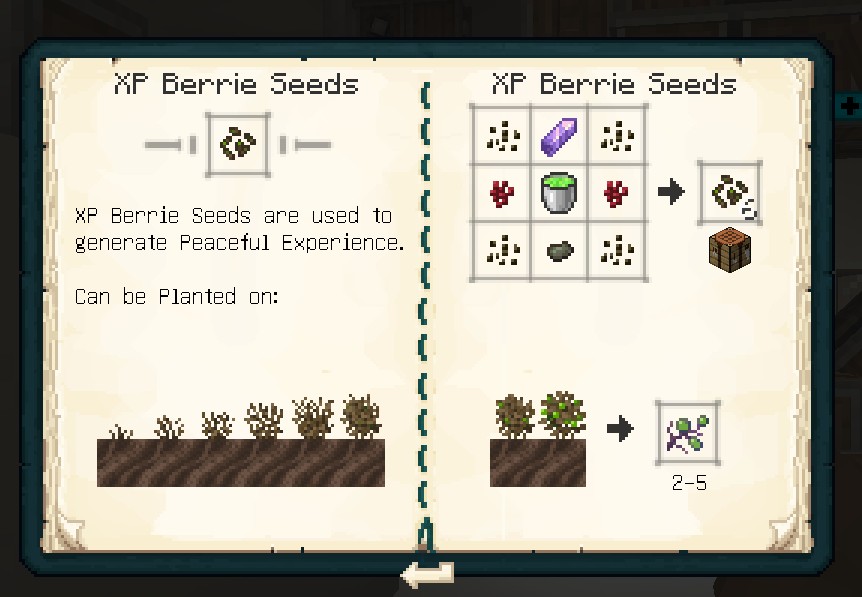
Task: Add a bookmark with the plus button
Action: (x=849, y=106)
